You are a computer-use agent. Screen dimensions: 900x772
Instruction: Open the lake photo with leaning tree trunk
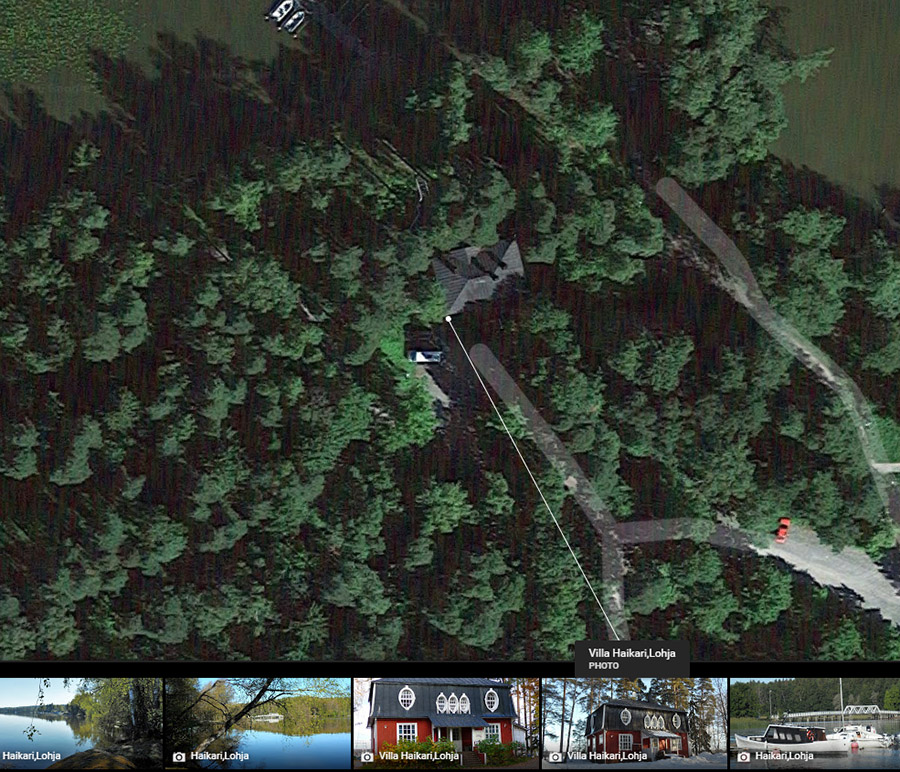[x=257, y=722]
